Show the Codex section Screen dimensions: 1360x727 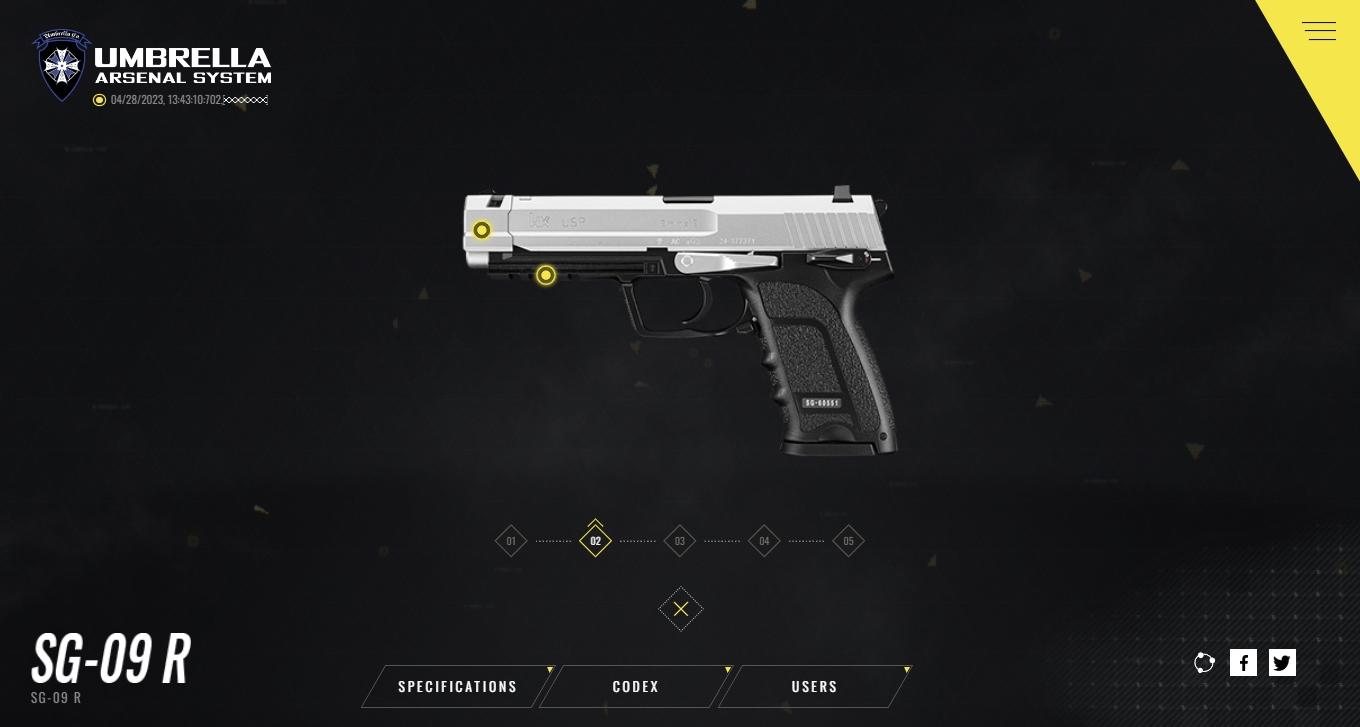point(636,687)
